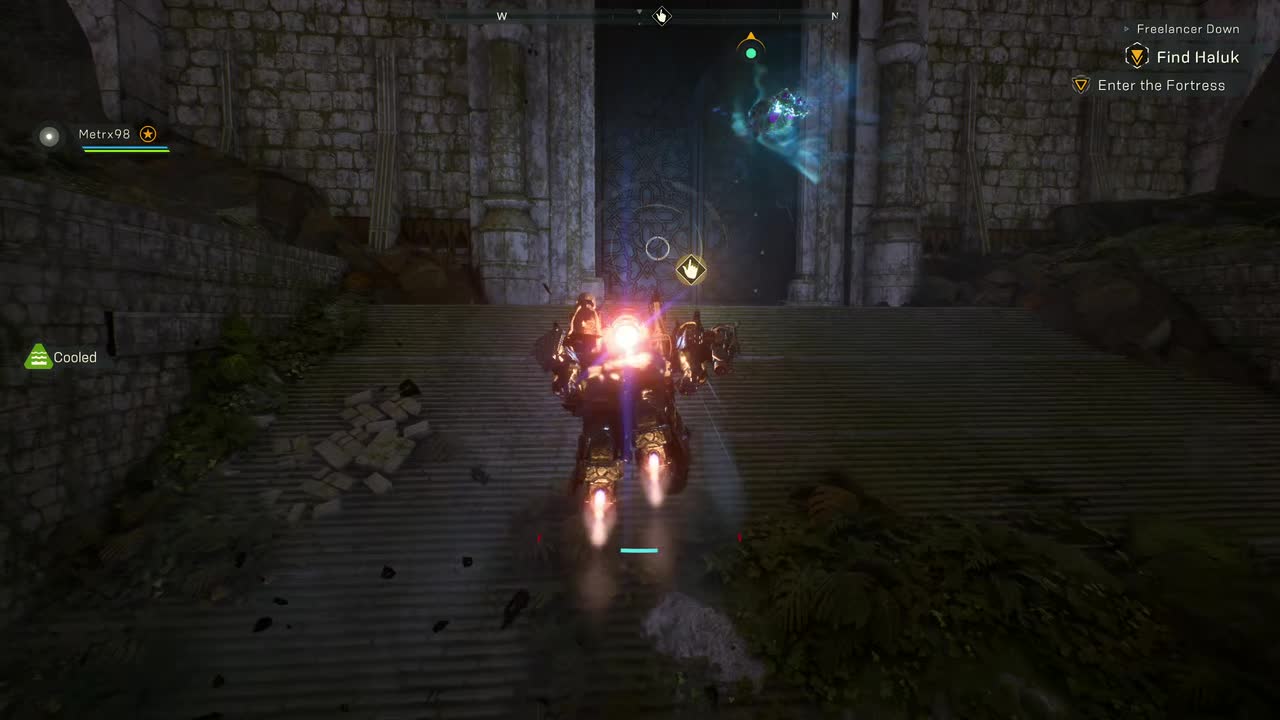Expand the Freelancer Down objective entry
Screen dimensions: 1280x720
(x=1186, y=29)
